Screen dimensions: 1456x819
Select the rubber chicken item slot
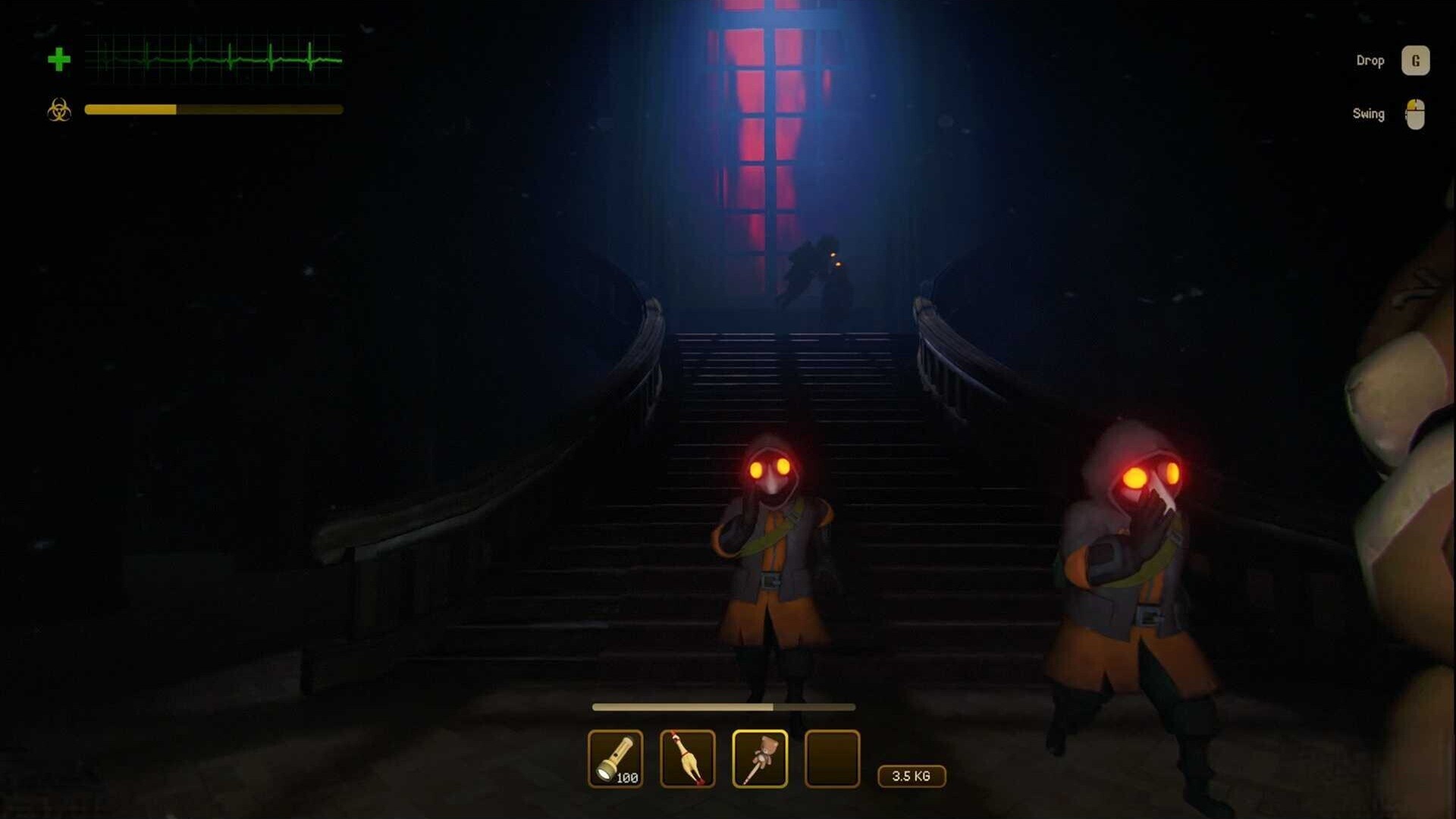(x=687, y=758)
